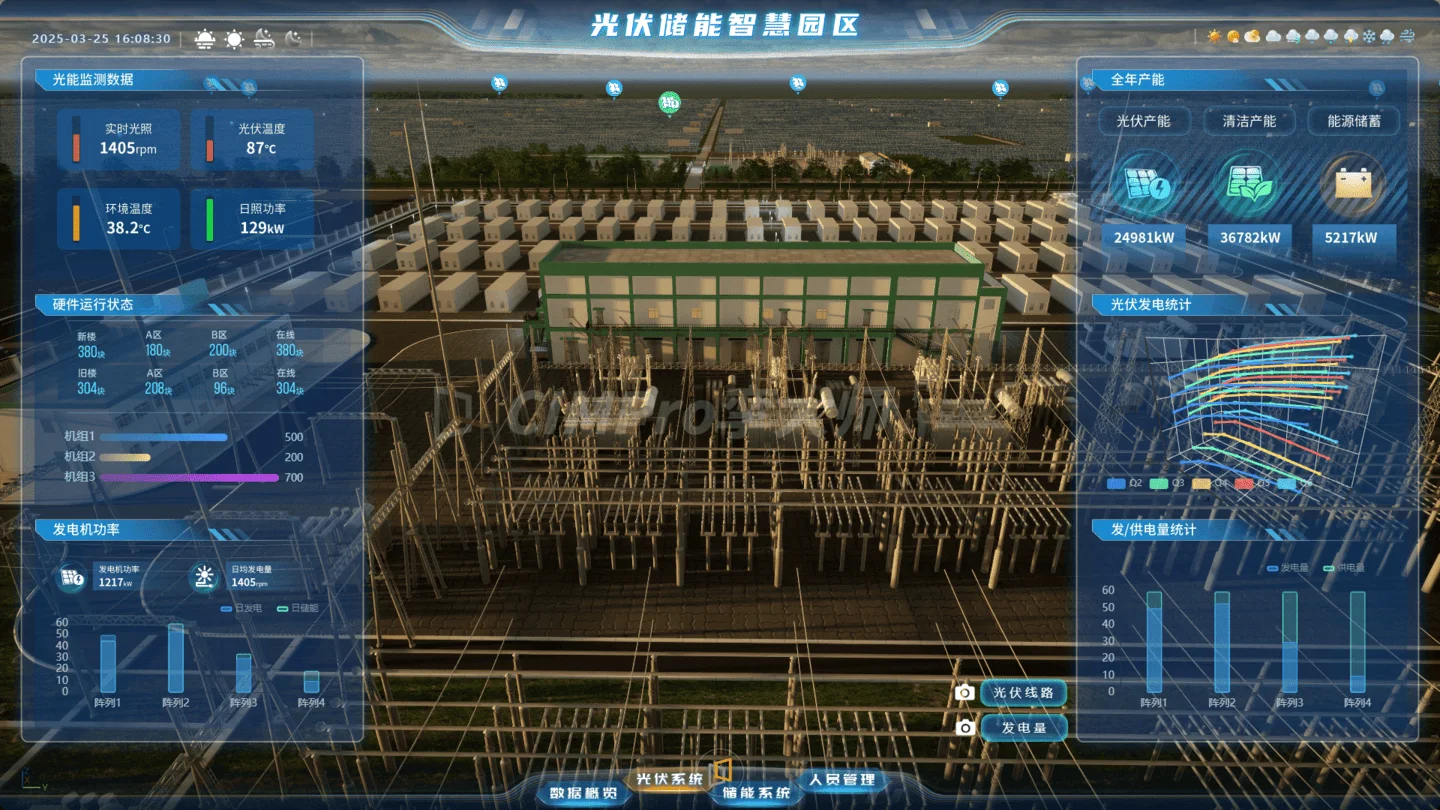The width and height of the screenshot is (1440, 810).
Task: Click the 光伏线路 button
Action: point(1023,692)
